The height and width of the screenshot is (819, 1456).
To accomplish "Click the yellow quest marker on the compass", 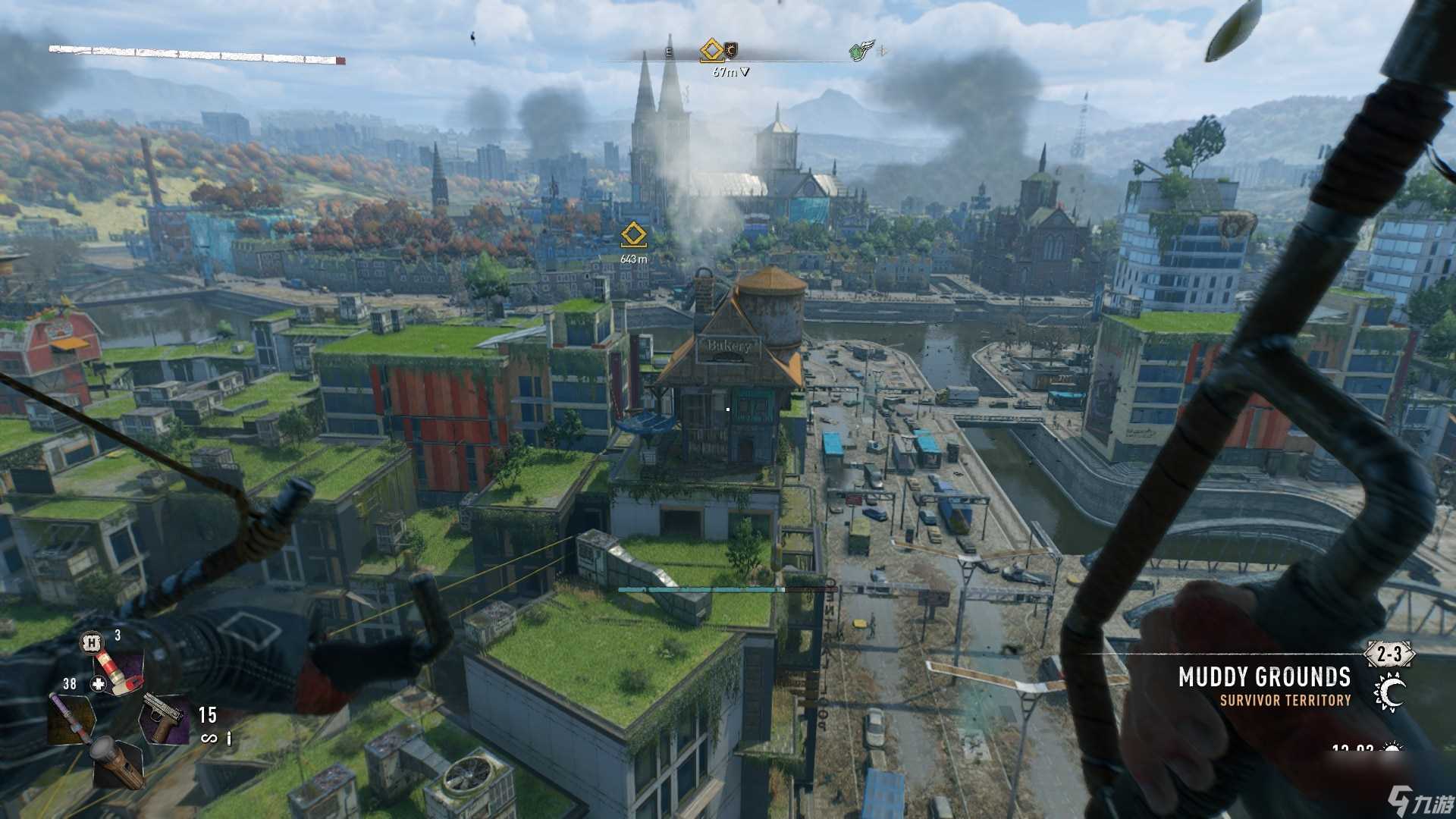I will tap(711, 50).
